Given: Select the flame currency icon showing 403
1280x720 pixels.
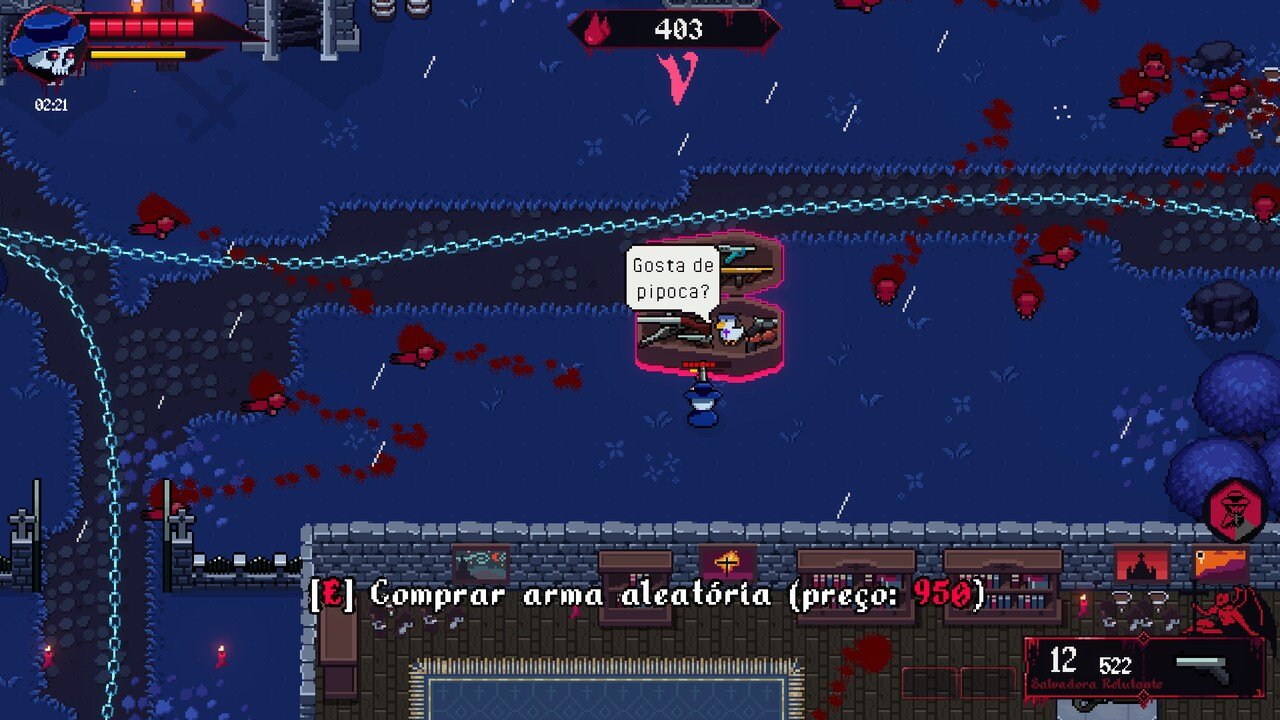Looking at the screenshot, I should [x=598, y=30].
